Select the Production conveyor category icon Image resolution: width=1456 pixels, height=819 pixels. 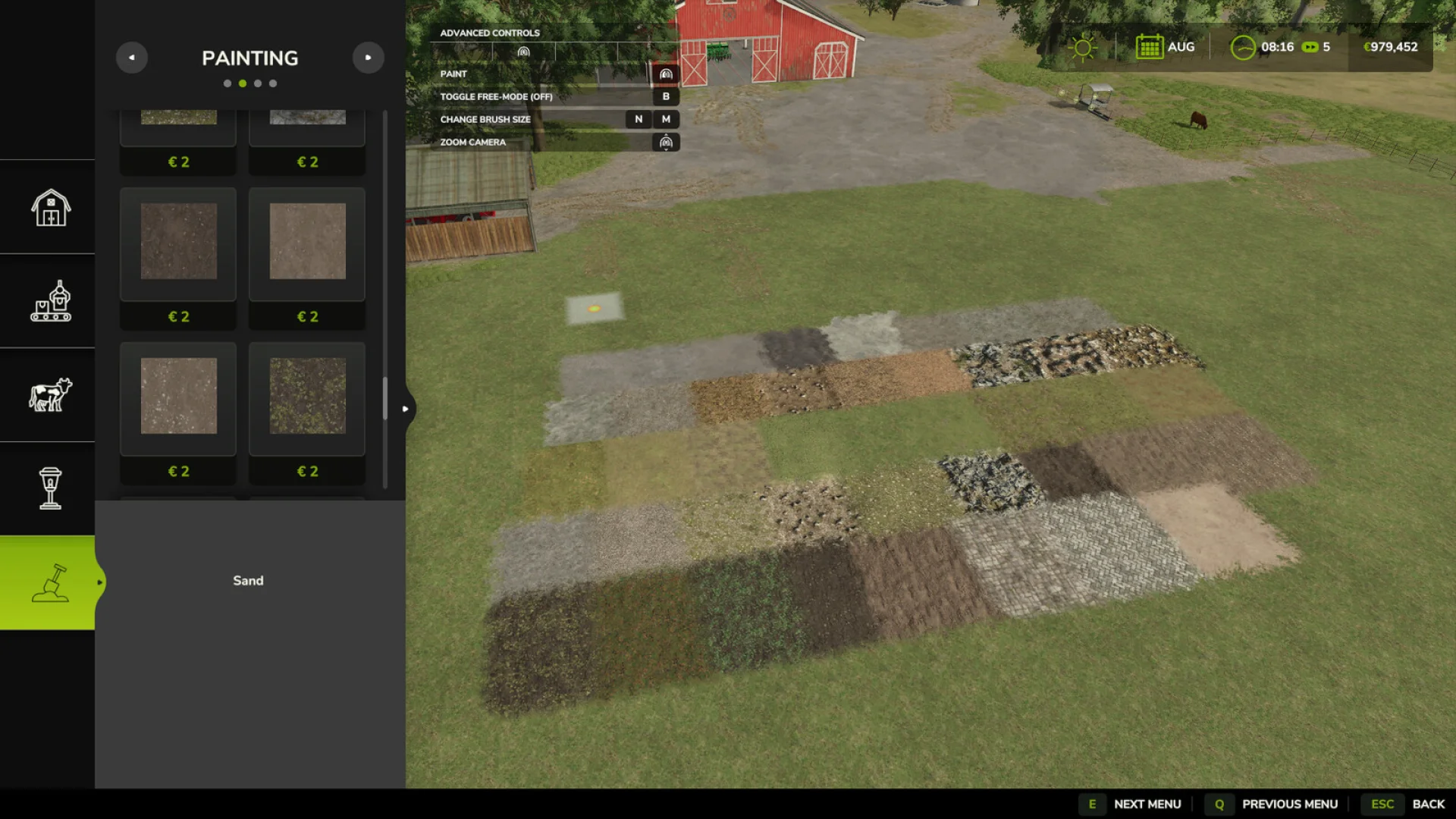coord(48,301)
